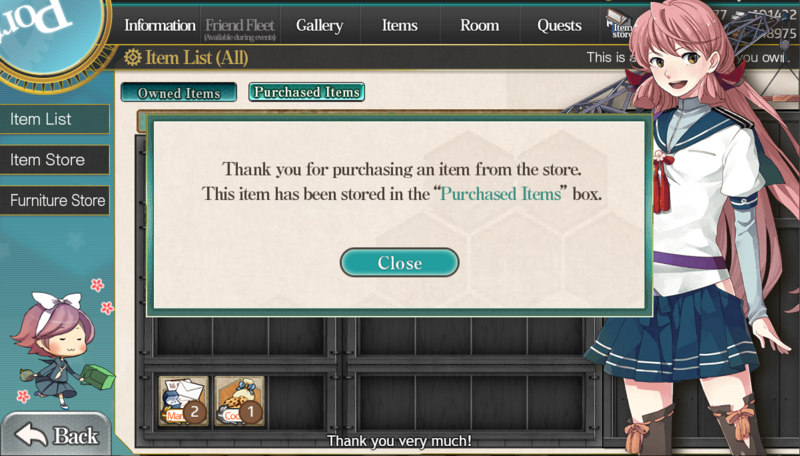Switch to the Purchased Items tab

(x=306, y=92)
